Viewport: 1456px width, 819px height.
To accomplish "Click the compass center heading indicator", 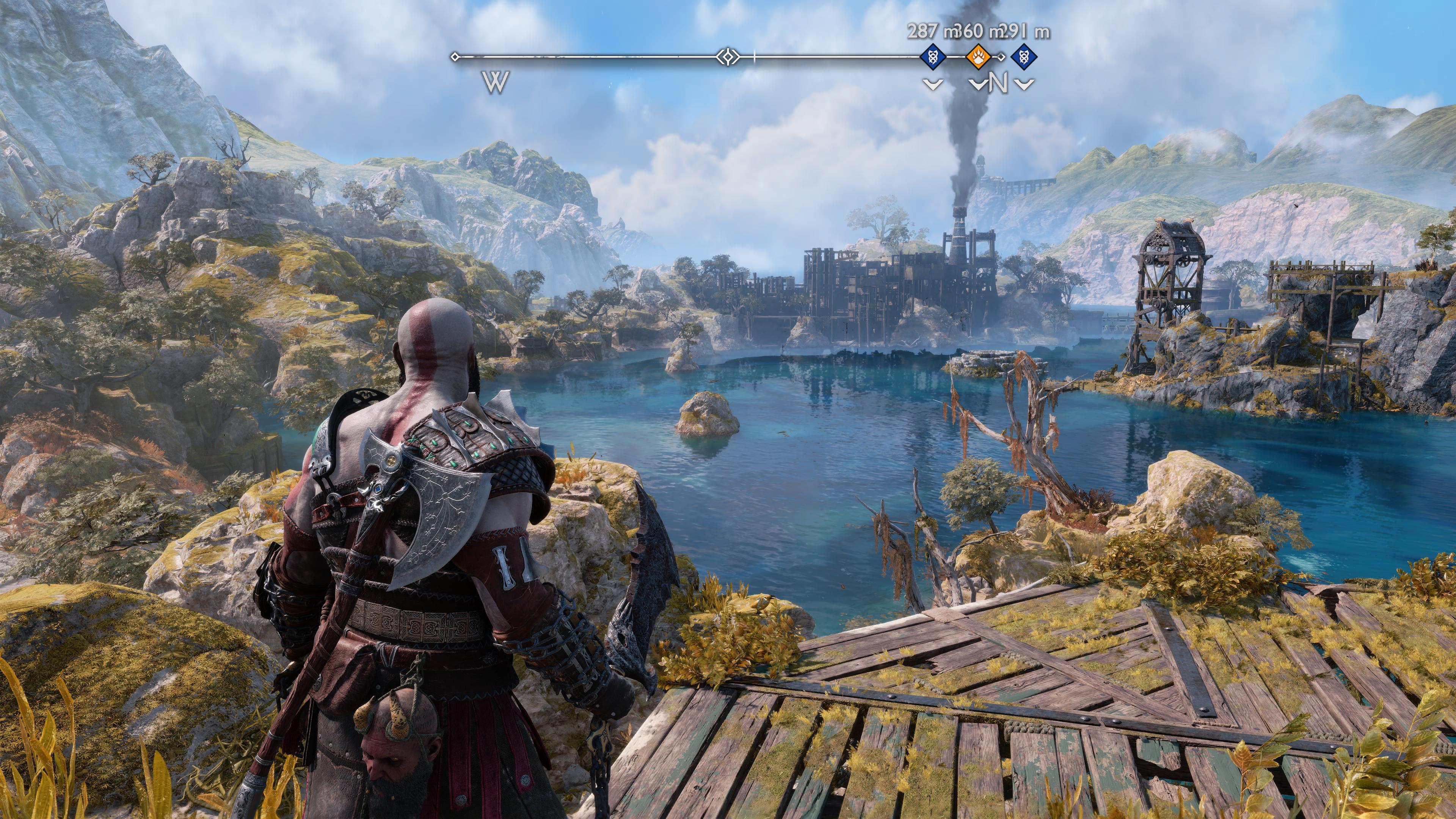I will pyautogui.click(x=728, y=56).
